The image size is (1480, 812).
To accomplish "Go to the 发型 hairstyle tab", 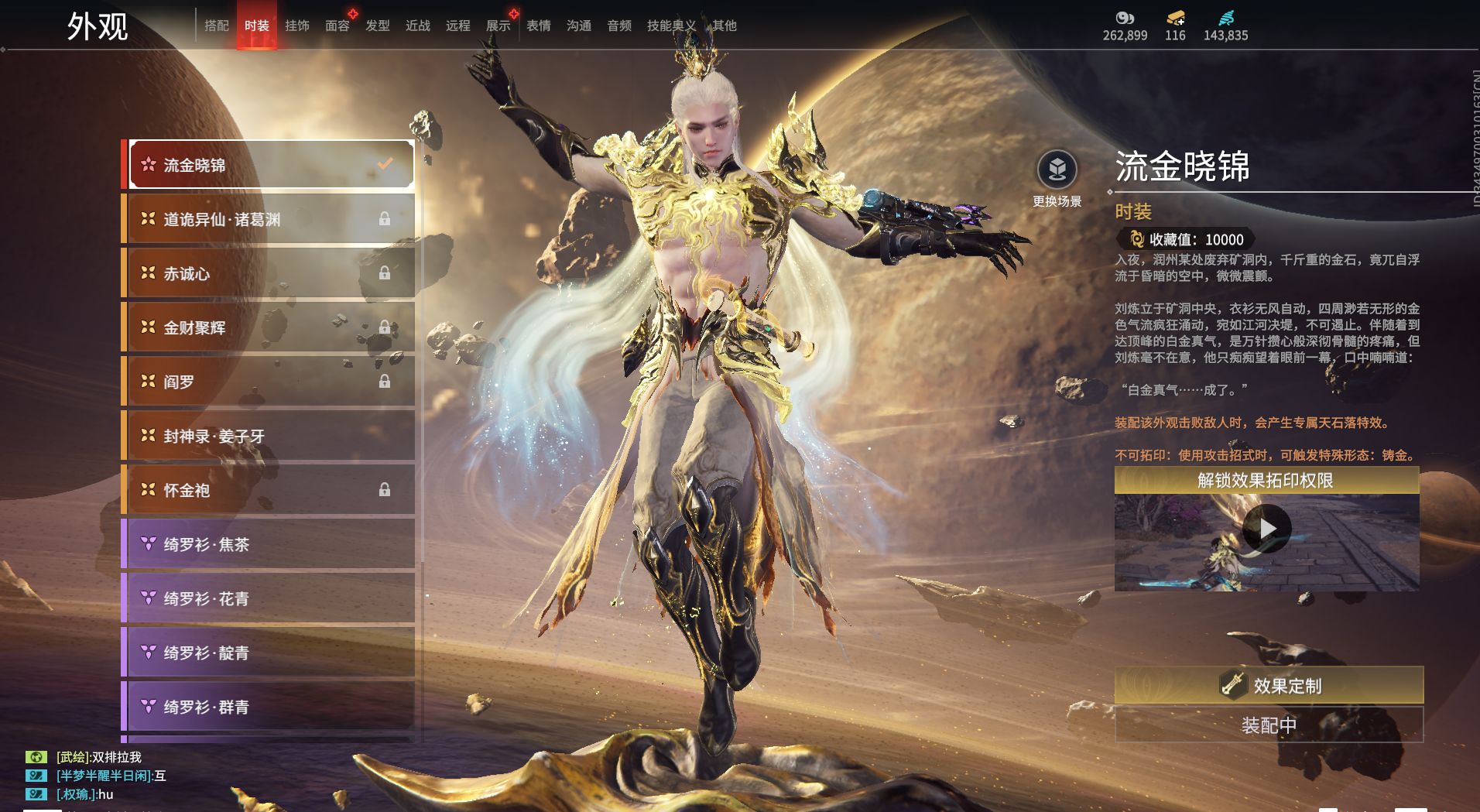I will (377, 26).
